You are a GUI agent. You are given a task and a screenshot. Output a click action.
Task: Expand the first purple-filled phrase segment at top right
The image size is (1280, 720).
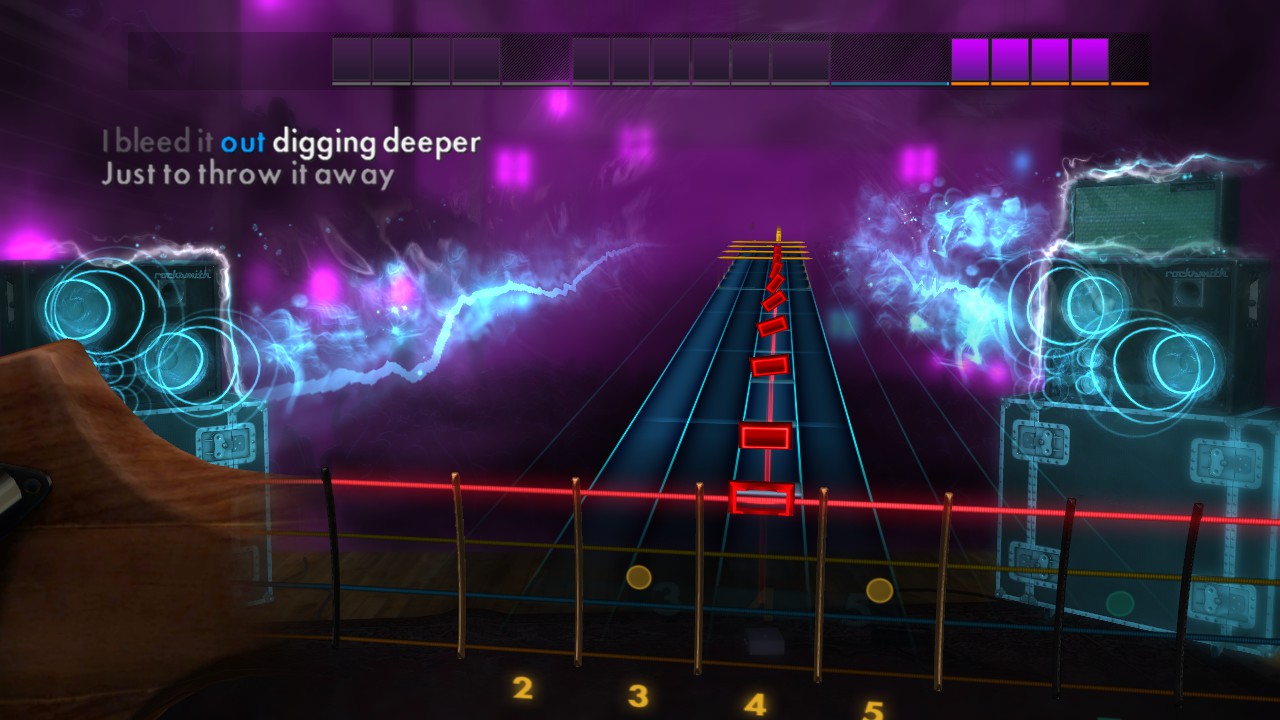coord(970,58)
